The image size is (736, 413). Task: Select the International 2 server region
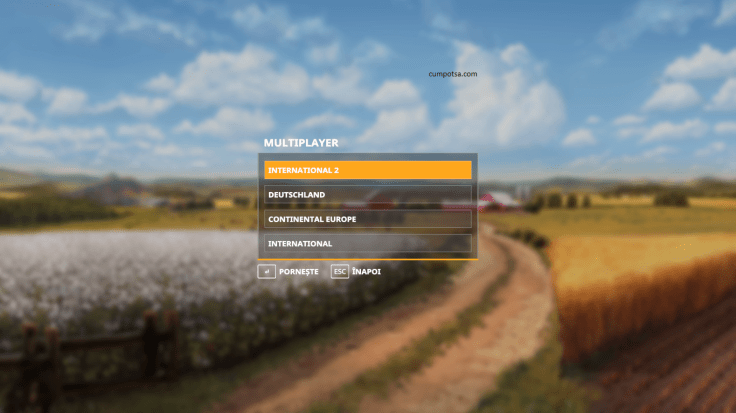367,170
